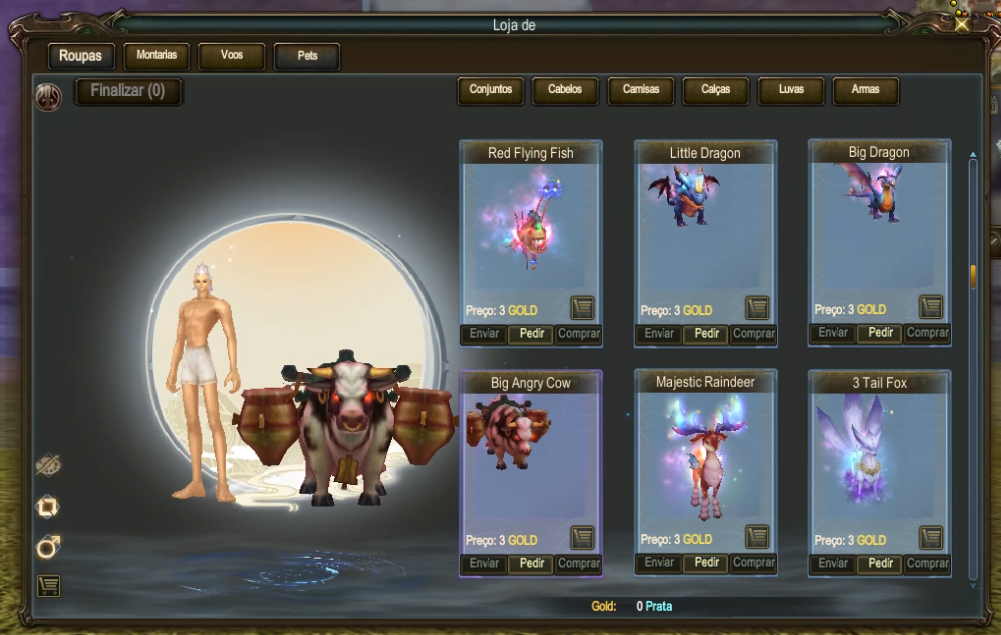Image resolution: width=1001 pixels, height=635 pixels.
Task: Switch to the Roupas tab
Action: coord(80,56)
